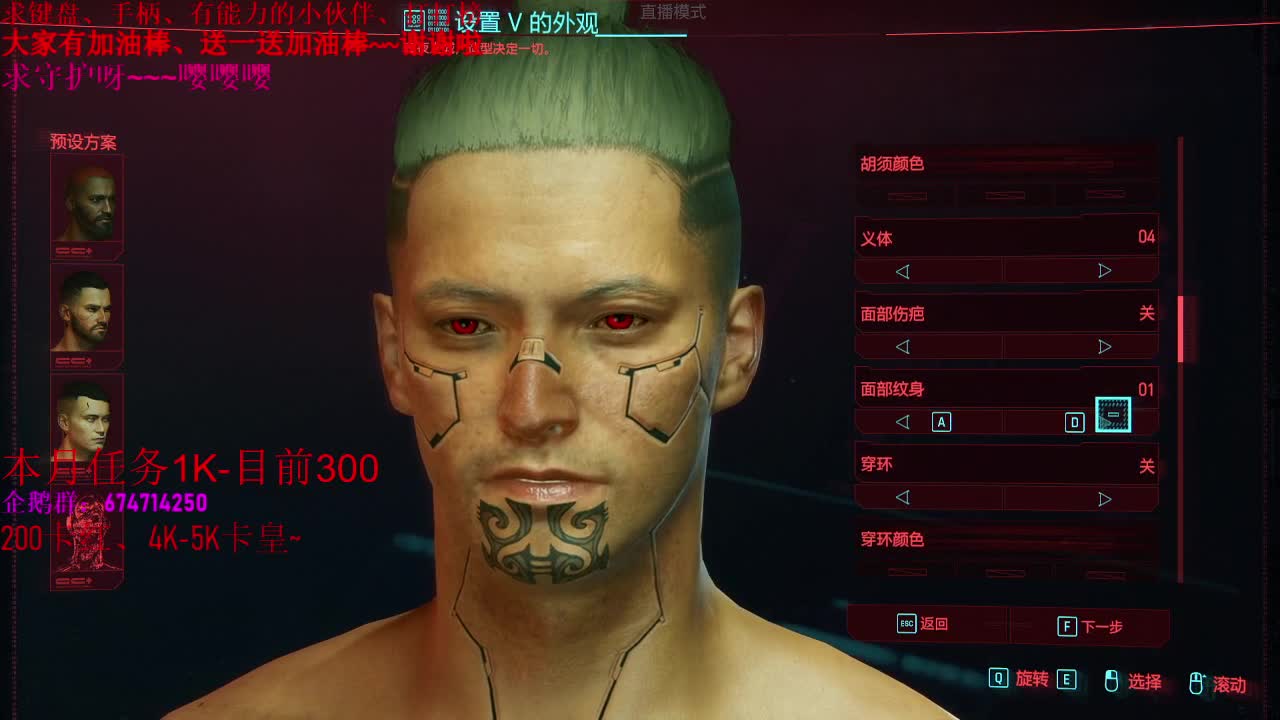Select the E rotate key icon
The height and width of the screenshot is (720, 1280).
pyautogui.click(x=1069, y=681)
